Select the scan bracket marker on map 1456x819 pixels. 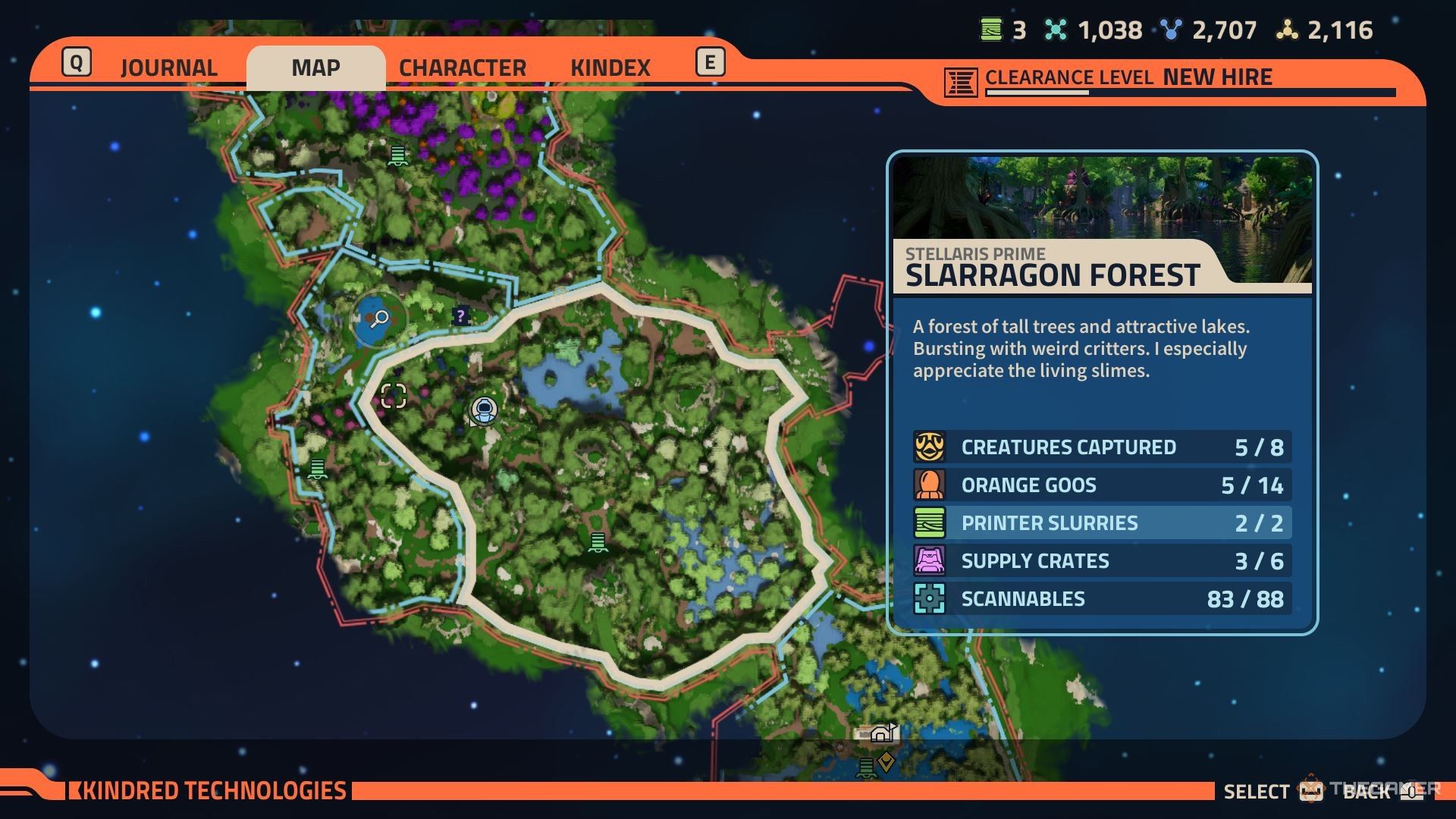coord(394,395)
